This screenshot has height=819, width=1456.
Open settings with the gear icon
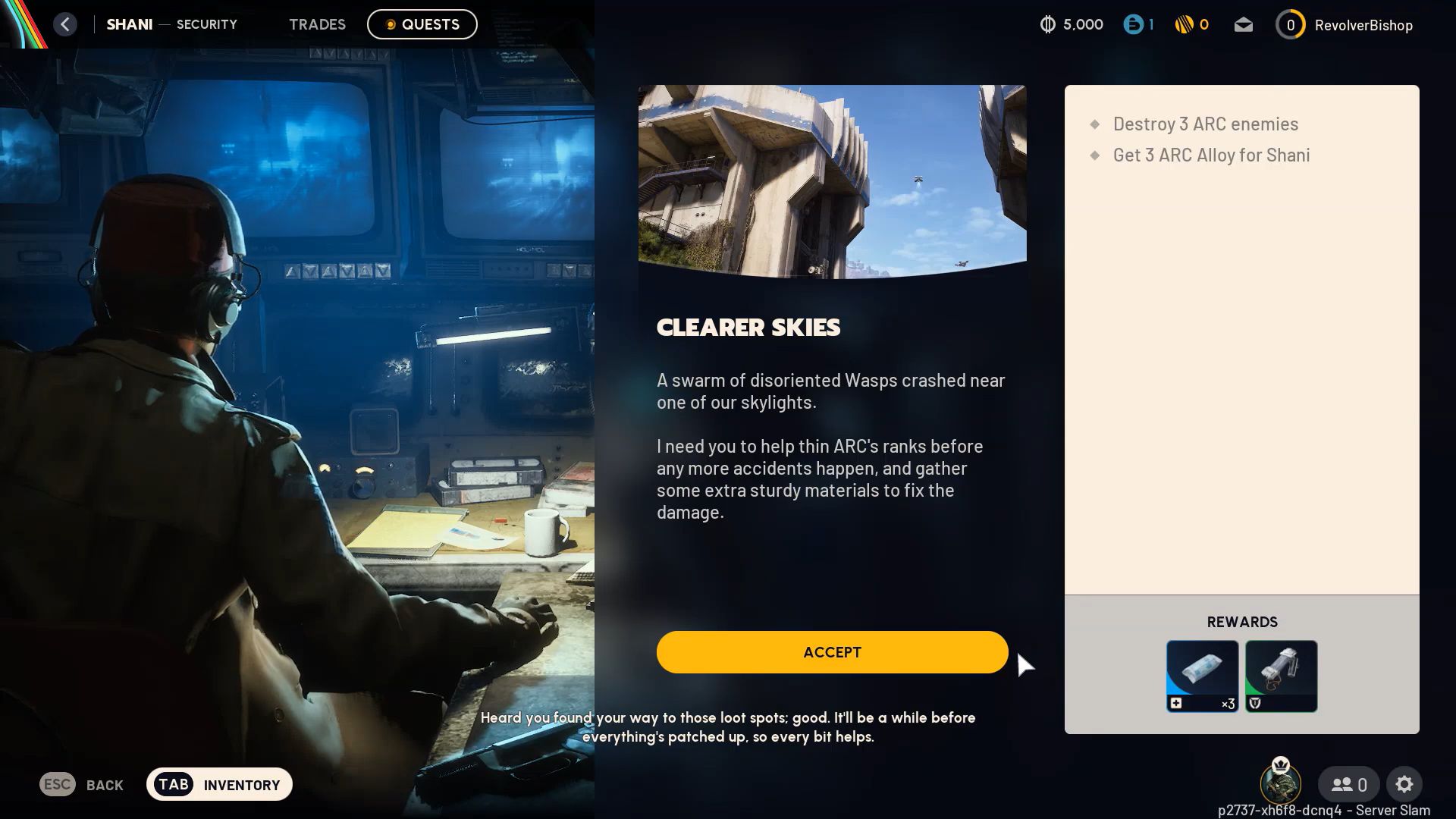[x=1405, y=784]
